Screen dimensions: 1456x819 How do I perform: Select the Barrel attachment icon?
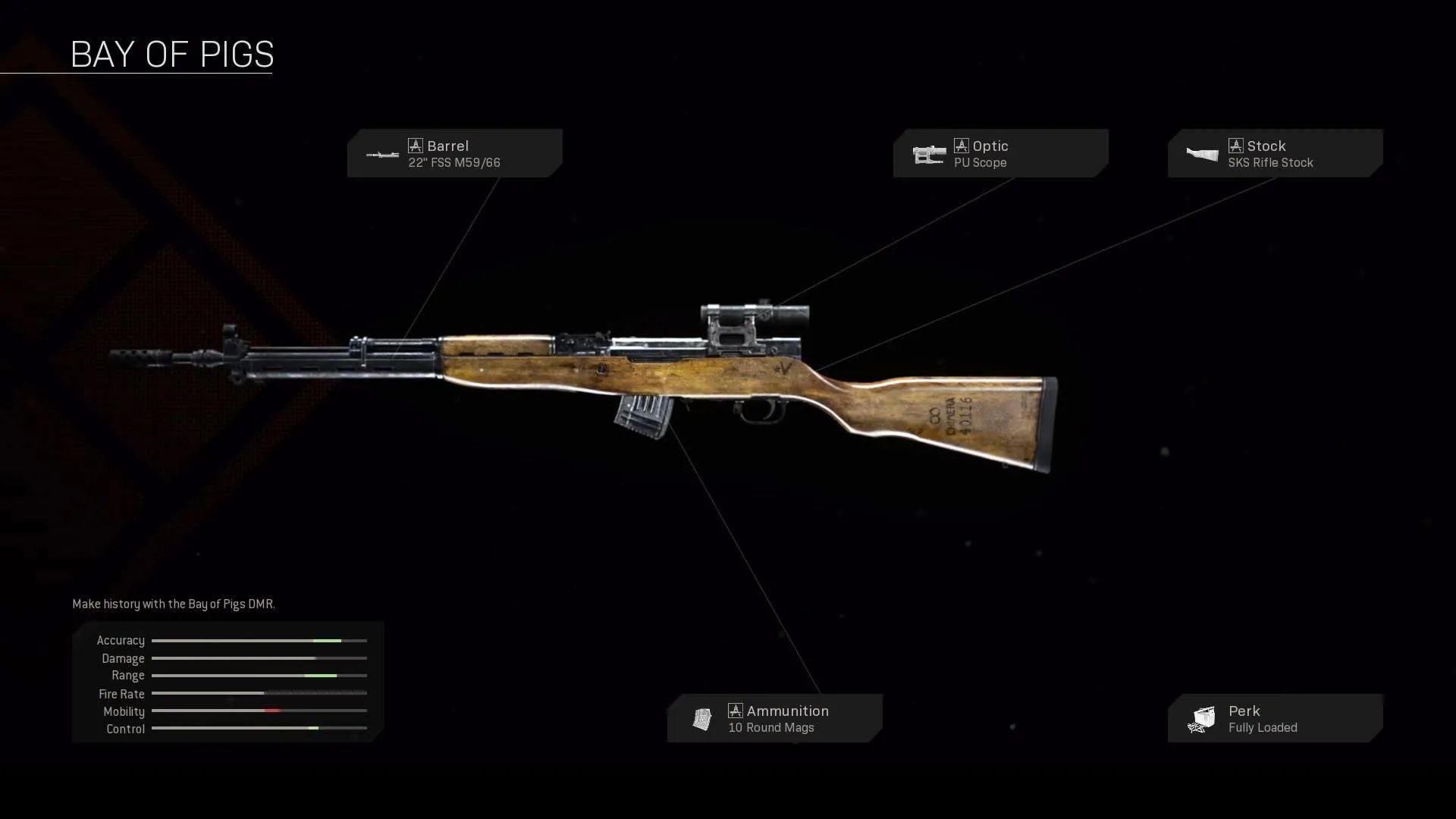click(x=381, y=155)
